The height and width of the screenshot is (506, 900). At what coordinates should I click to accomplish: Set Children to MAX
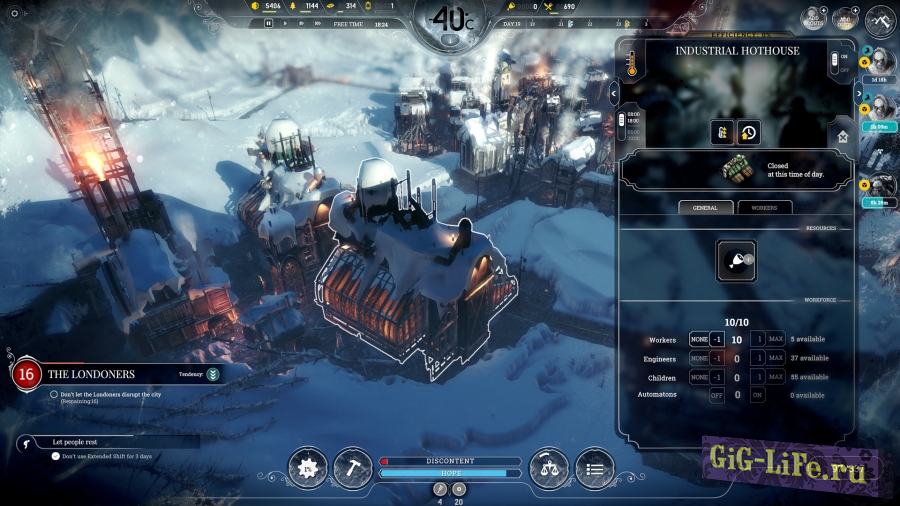click(775, 377)
